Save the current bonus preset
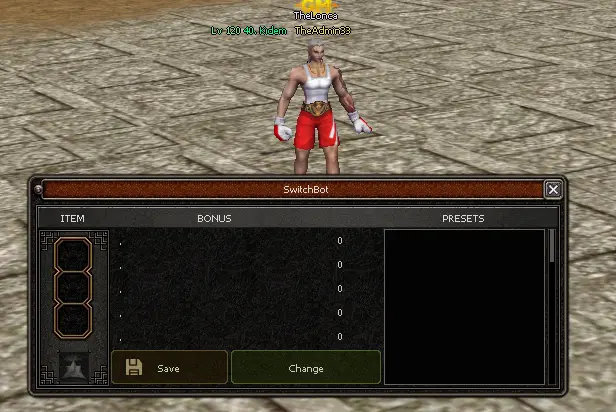Image resolution: width=616 pixels, height=412 pixels. click(x=169, y=368)
